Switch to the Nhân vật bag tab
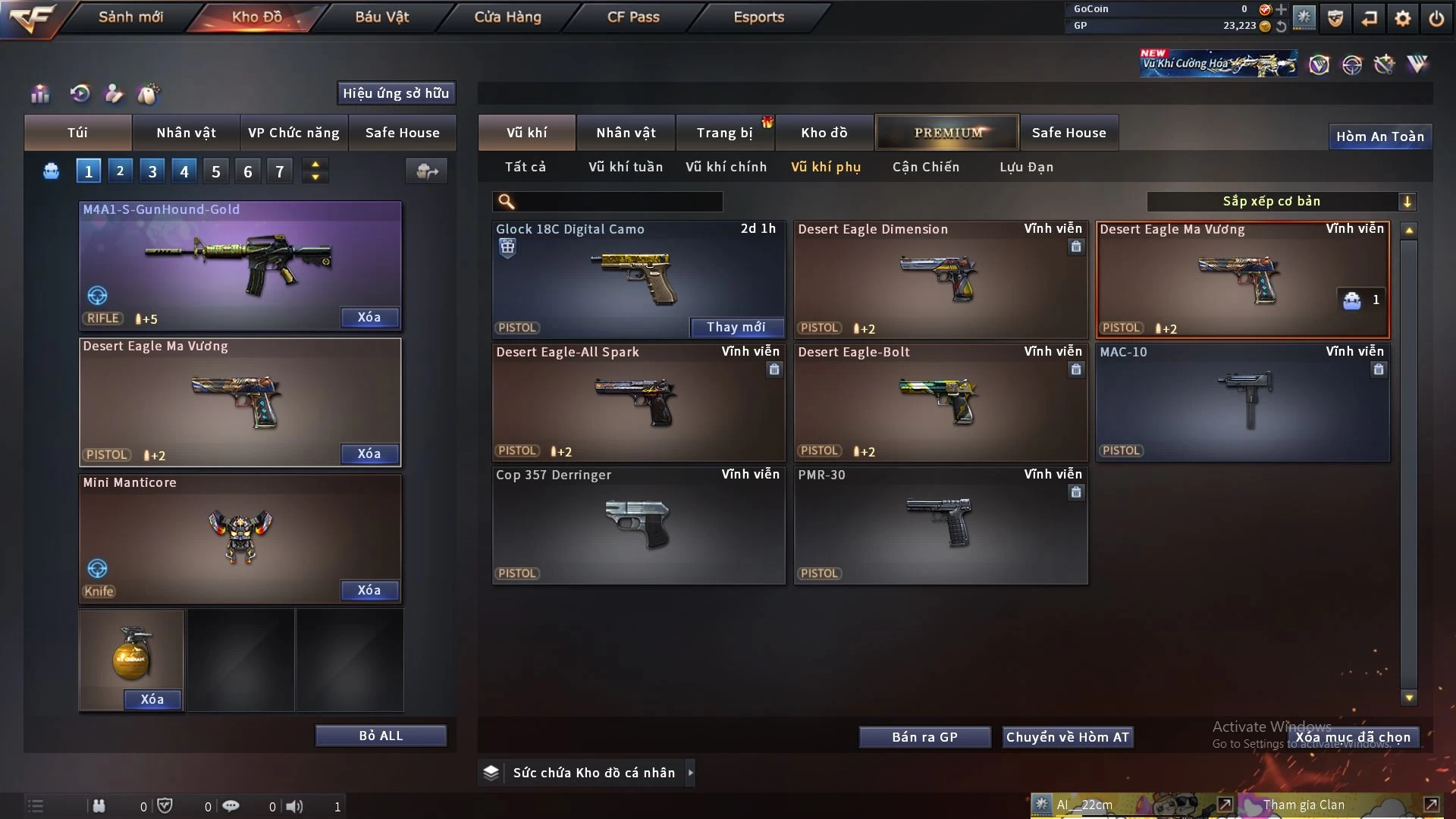The image size is (1456, 819). pos(186,133)
